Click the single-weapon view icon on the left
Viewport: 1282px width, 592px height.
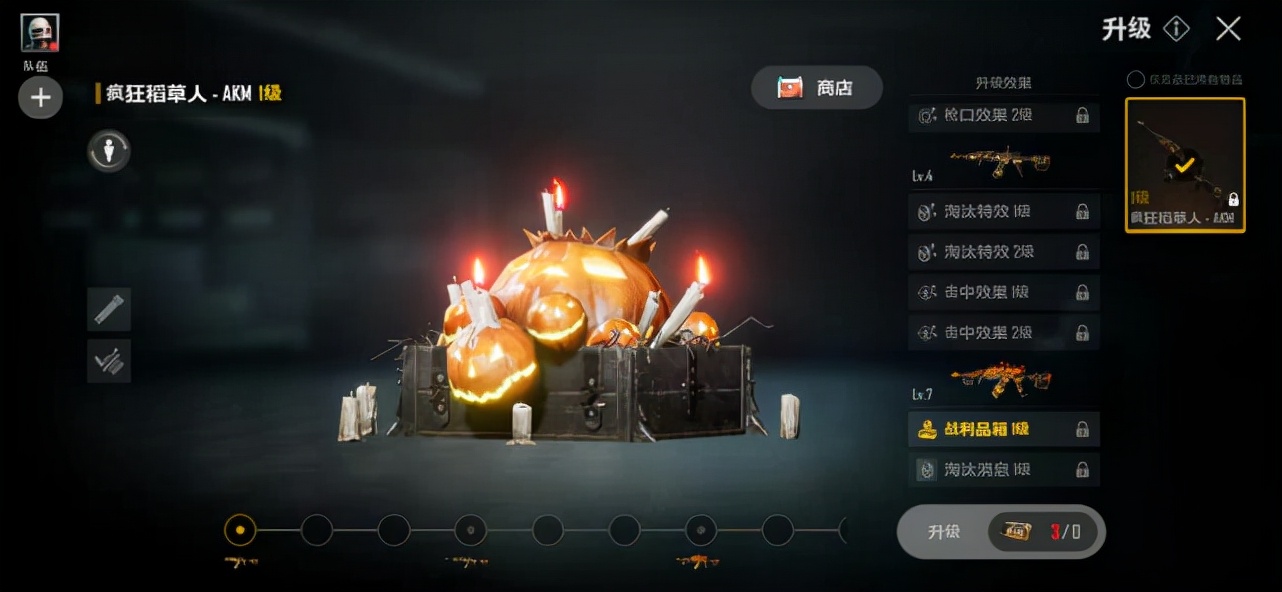click(109, 309)
